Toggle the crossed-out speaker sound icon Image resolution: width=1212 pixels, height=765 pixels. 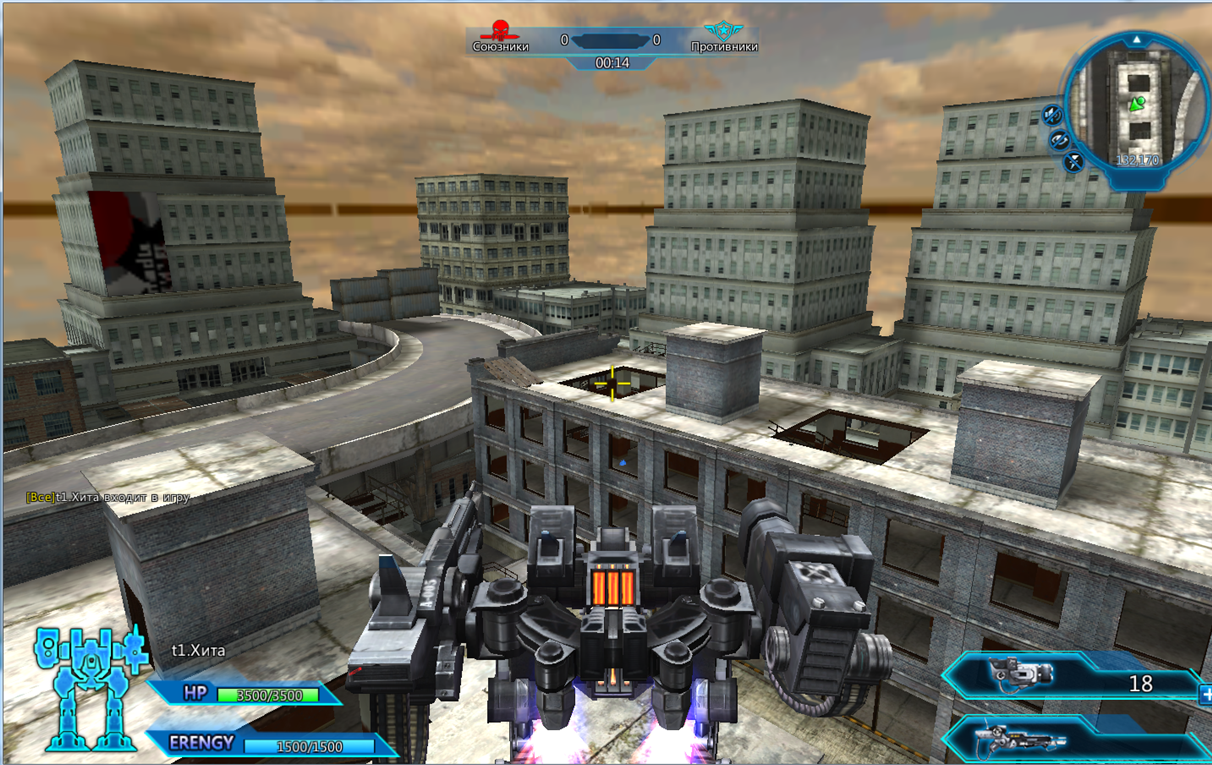[1052, 115]
